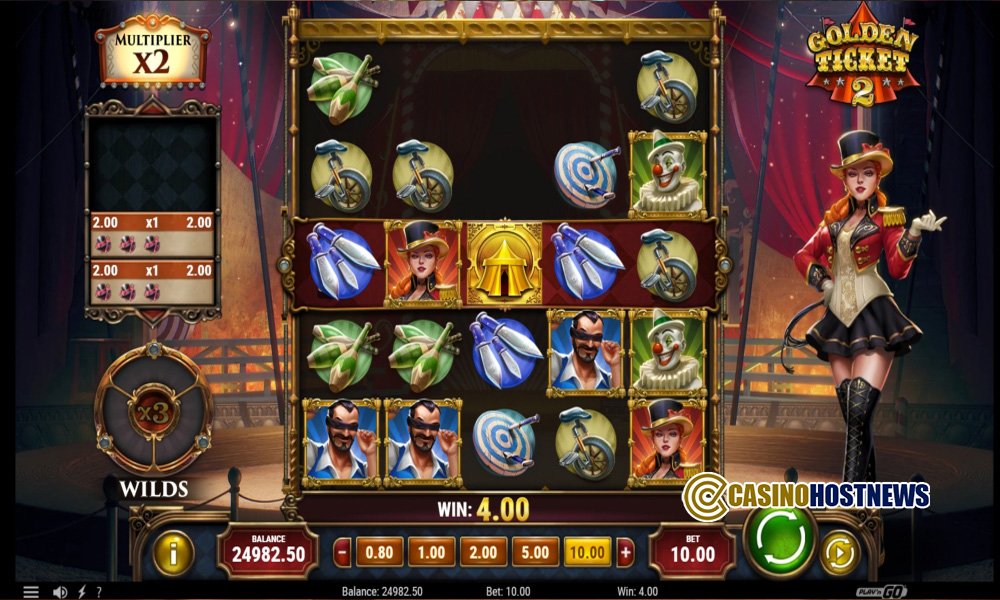Viewport: 1000px width, 600px height.
Task: Increase the bet with the plus button
Action: (x=626, y=551)
